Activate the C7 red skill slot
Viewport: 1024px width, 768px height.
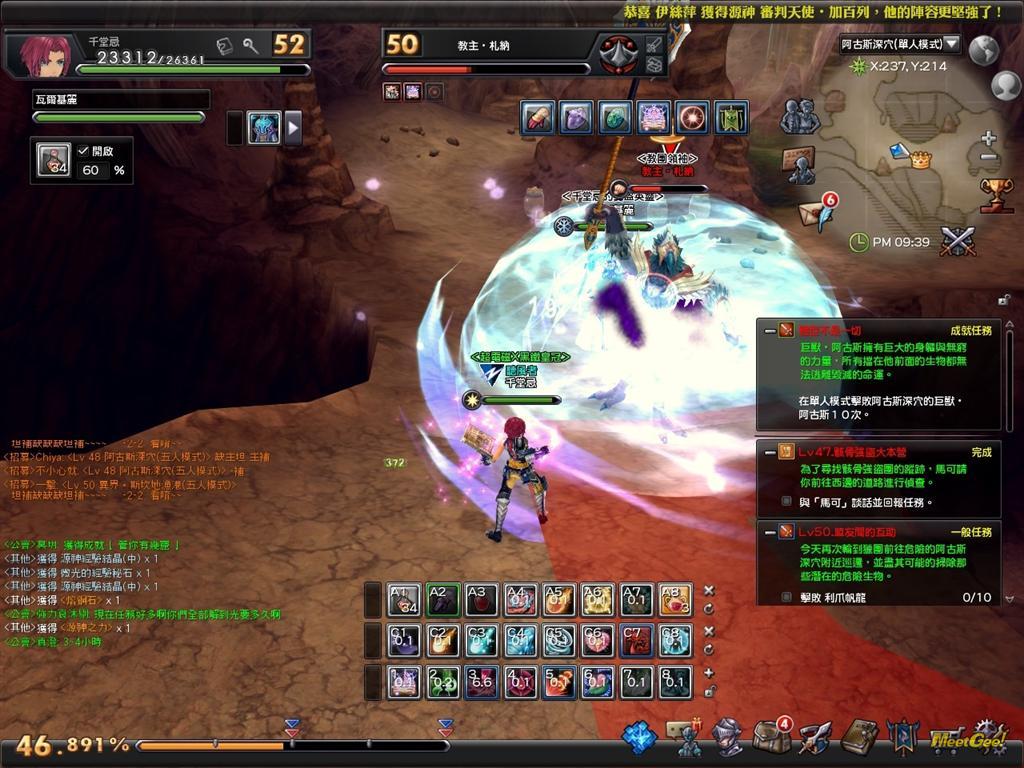(636, 640)
